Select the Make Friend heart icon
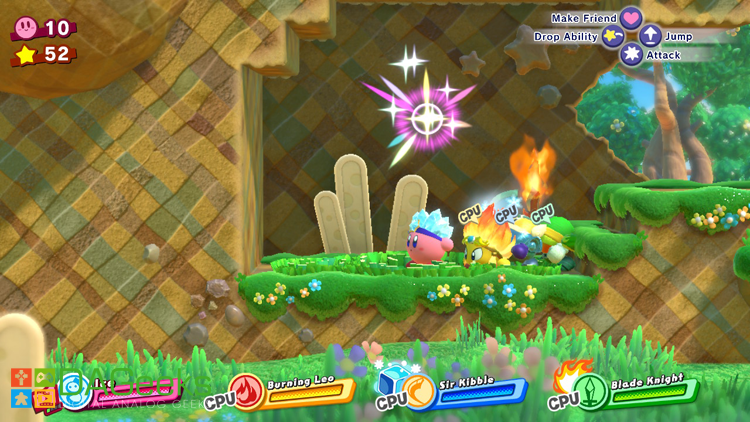 [x=630, y=18]
